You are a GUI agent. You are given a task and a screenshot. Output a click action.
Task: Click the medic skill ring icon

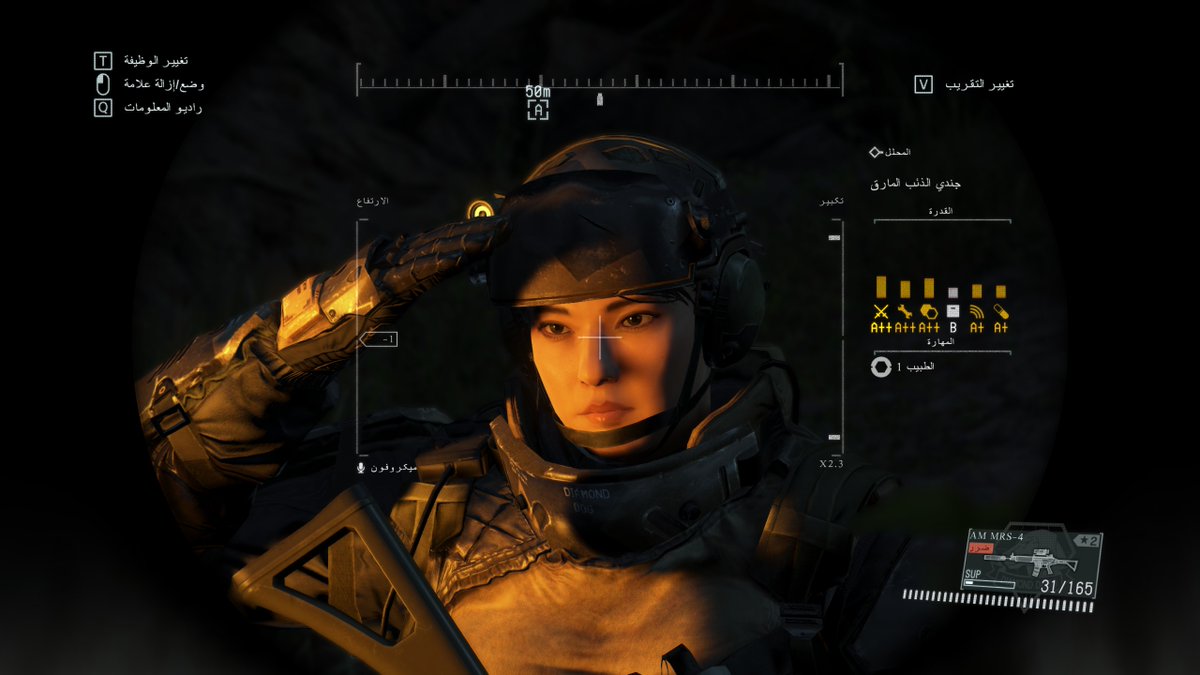(881, 367)
